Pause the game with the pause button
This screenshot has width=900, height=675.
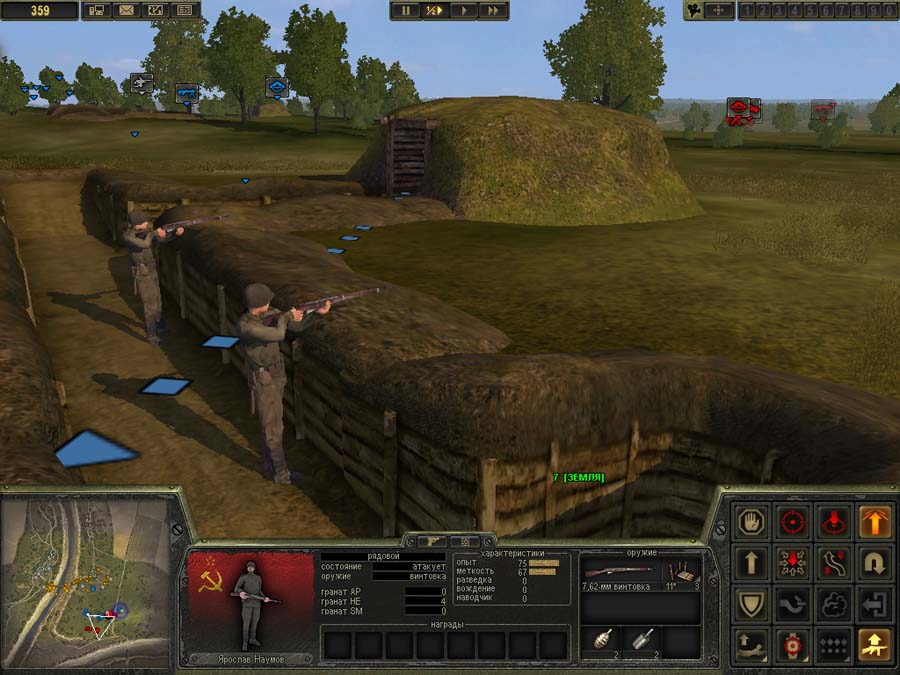coord(406,10)
